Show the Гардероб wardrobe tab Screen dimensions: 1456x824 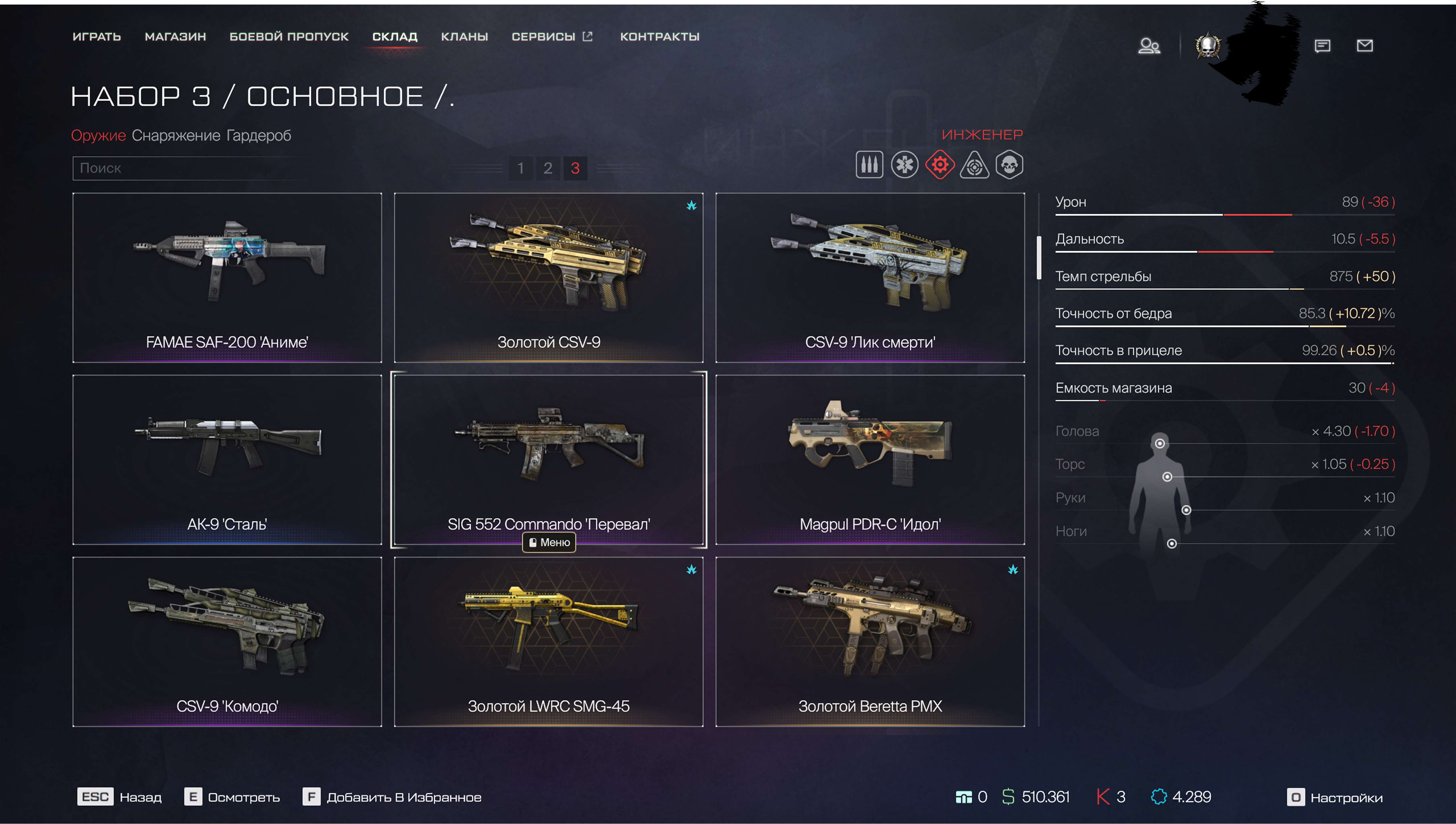tap(258, 136)
